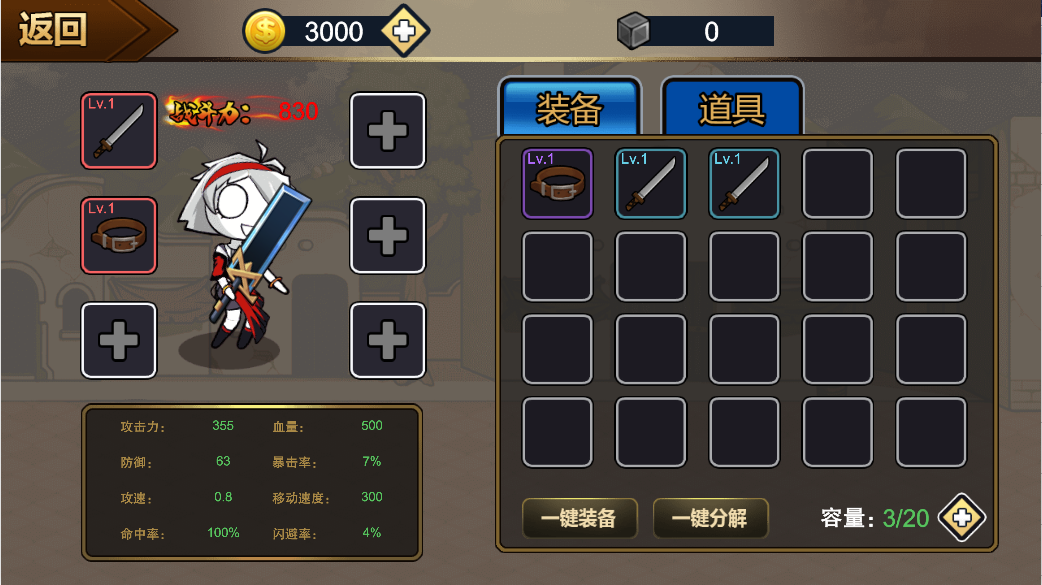Image resolution: width=1042 pixels, height=585 pixels.
Task: Select the equipped Lv.1 belt slot
Action: coord(119,235)
